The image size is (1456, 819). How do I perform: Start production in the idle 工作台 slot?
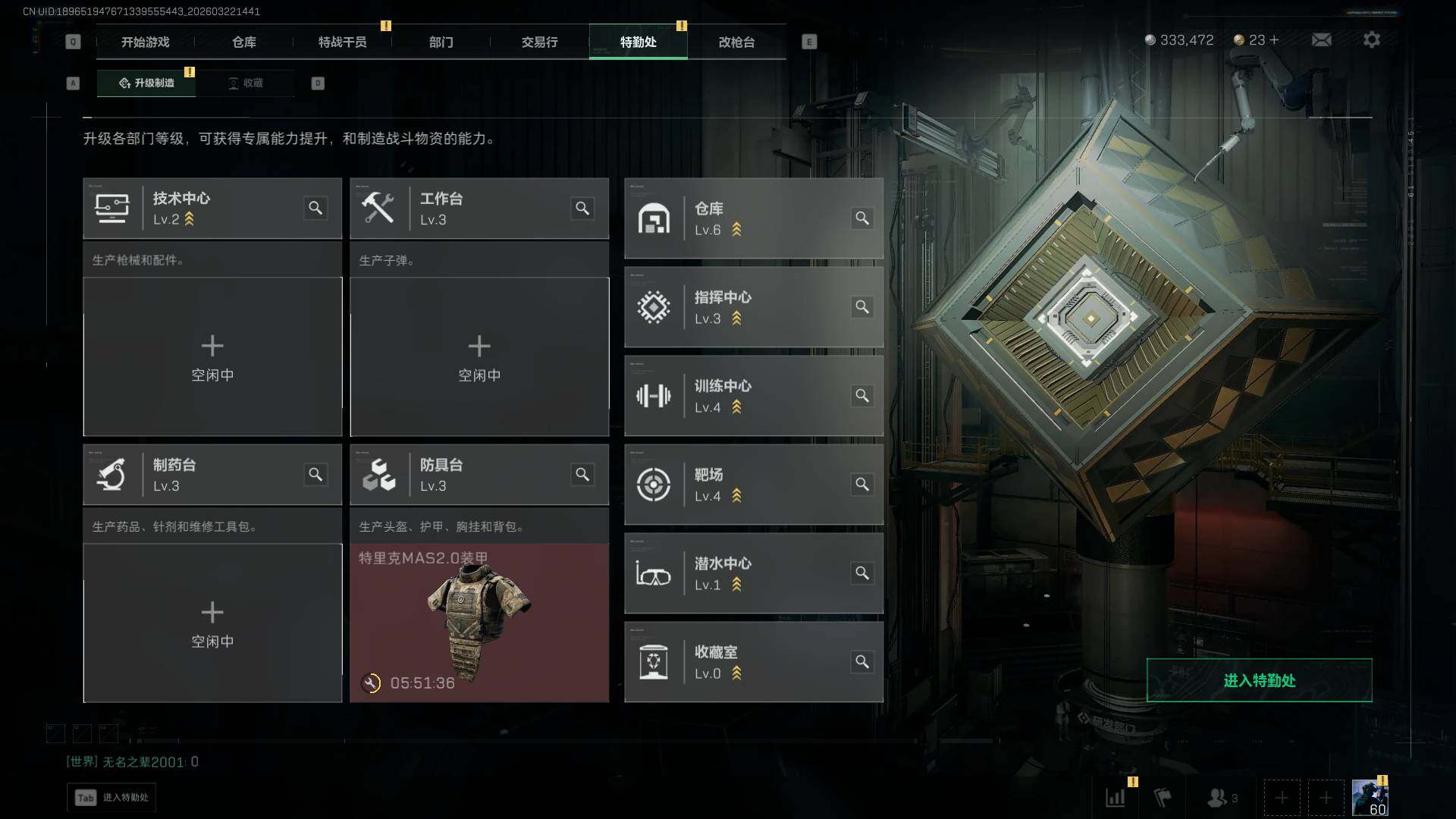pos(479,356)
